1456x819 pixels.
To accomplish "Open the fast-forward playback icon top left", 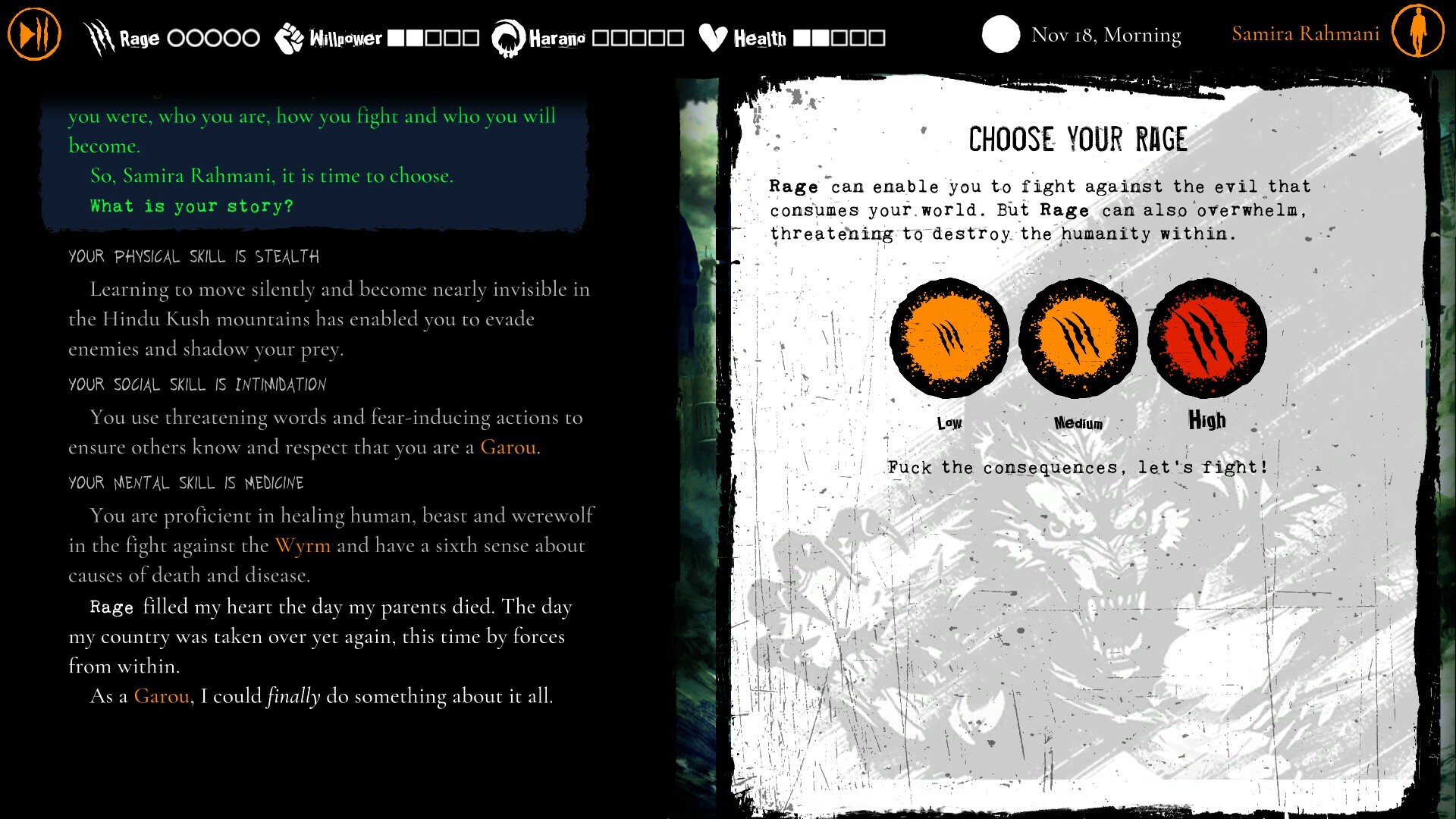I will point(33,33).
